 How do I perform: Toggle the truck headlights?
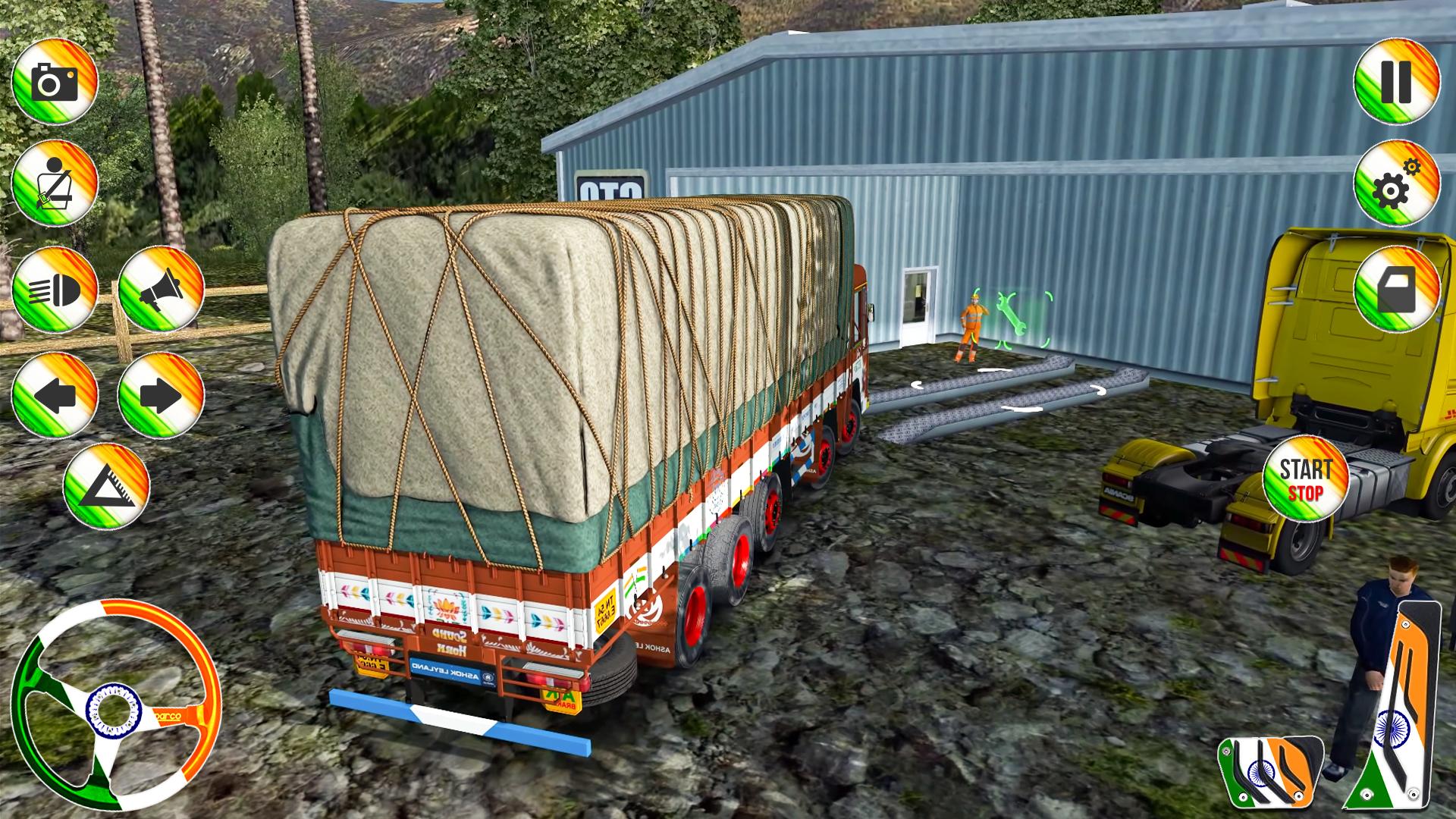click(x=55, y=289)
